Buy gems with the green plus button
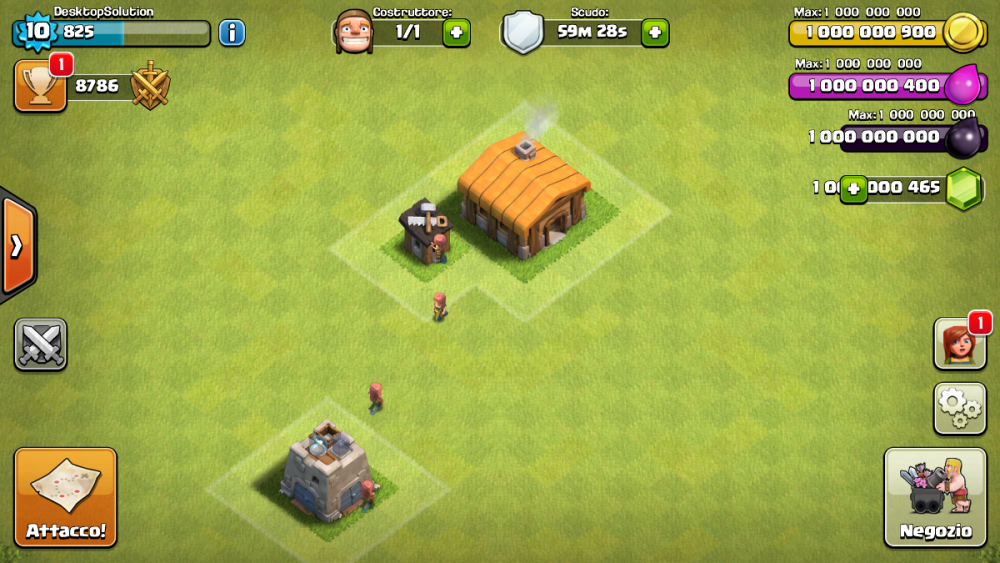1000x563 pixels. (x=853, y=188)
